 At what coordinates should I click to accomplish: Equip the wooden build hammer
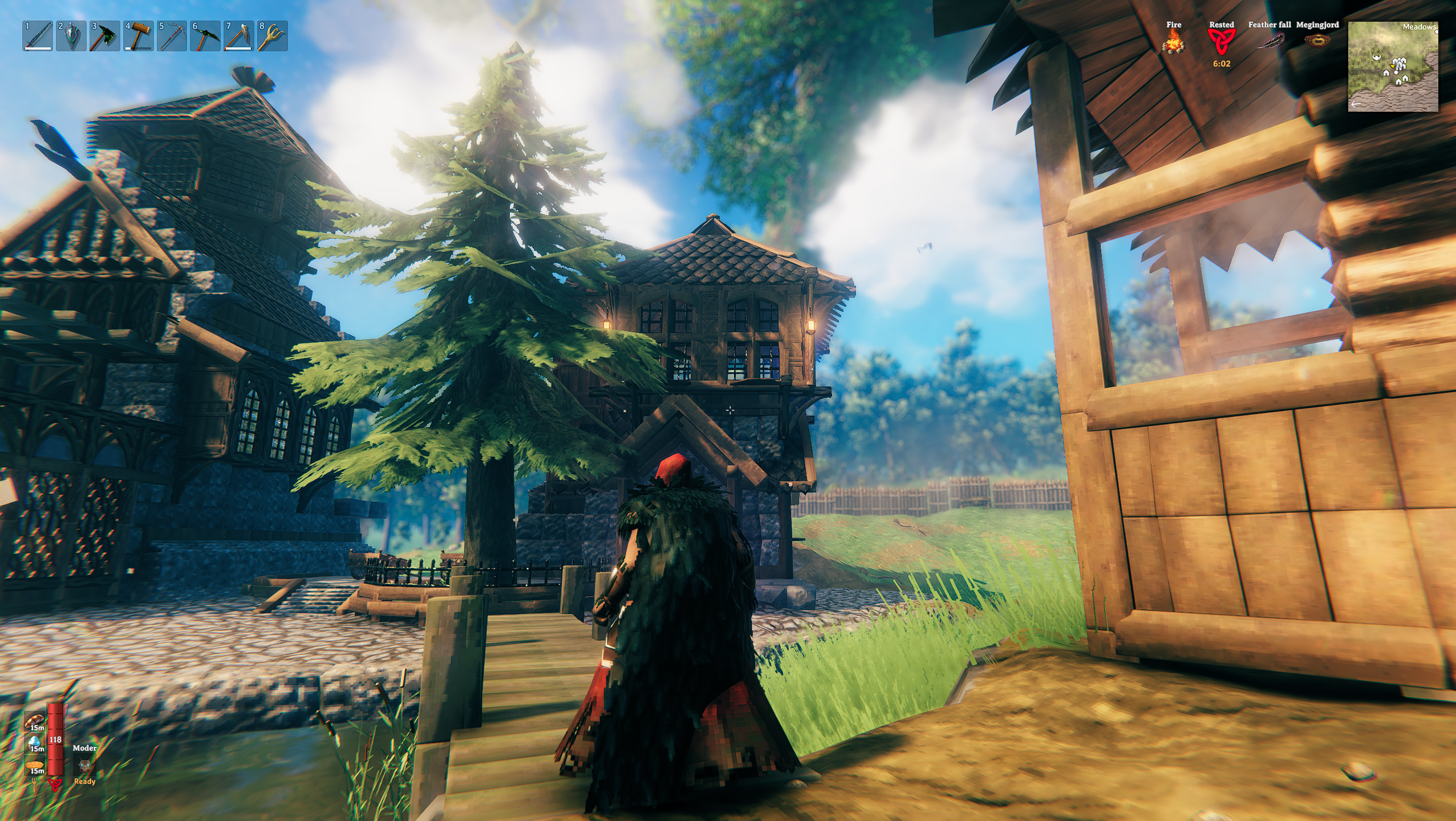[x=139, y=36]
